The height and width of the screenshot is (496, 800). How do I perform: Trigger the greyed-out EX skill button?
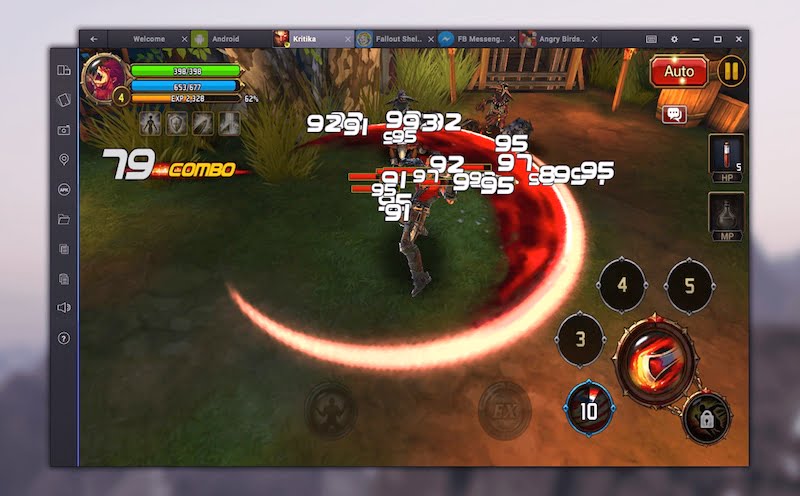(504, 408)
